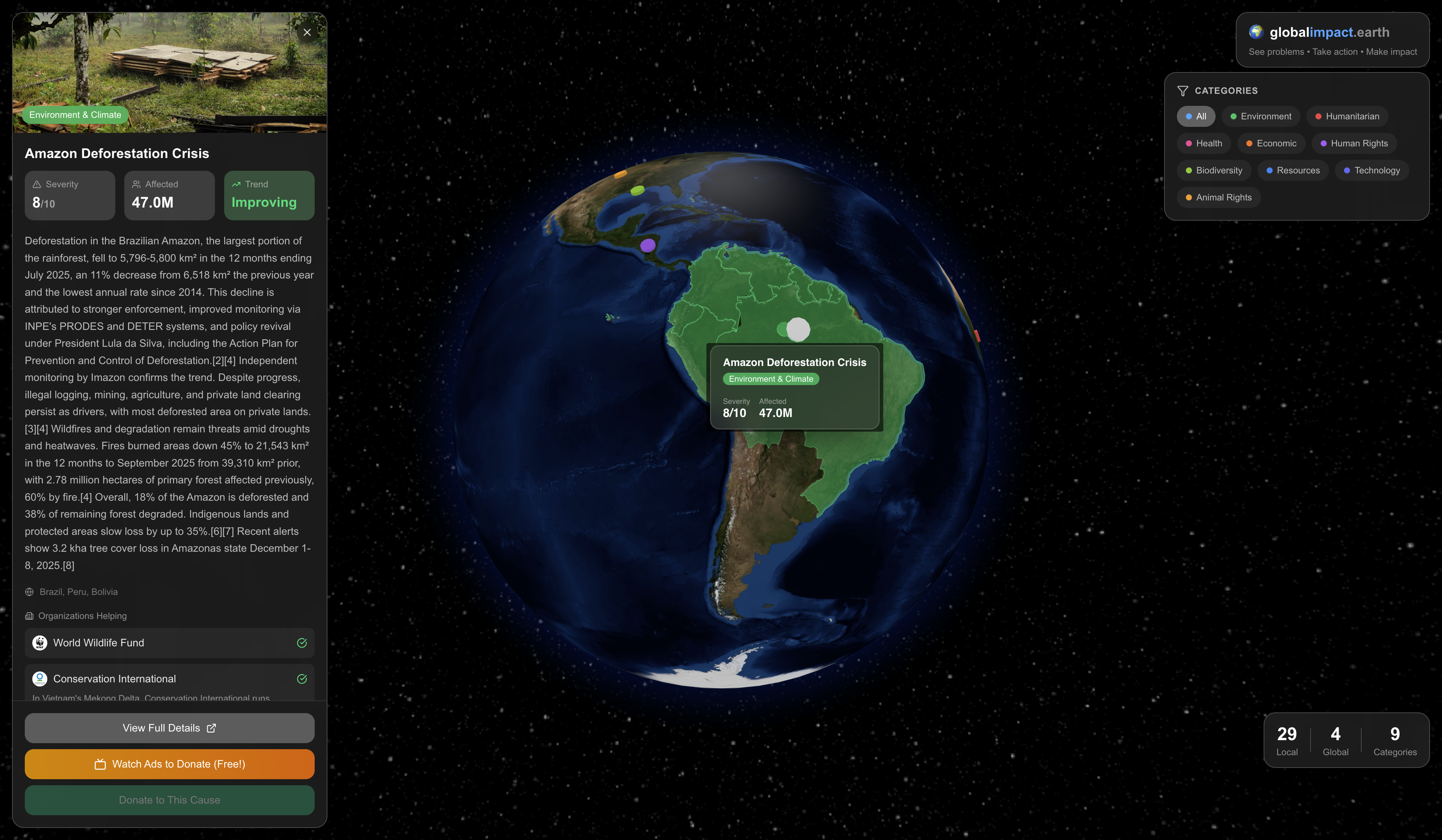Click the warning triangle icon on the Severity card
The image size is (1442, 840).
coord(37,184)
